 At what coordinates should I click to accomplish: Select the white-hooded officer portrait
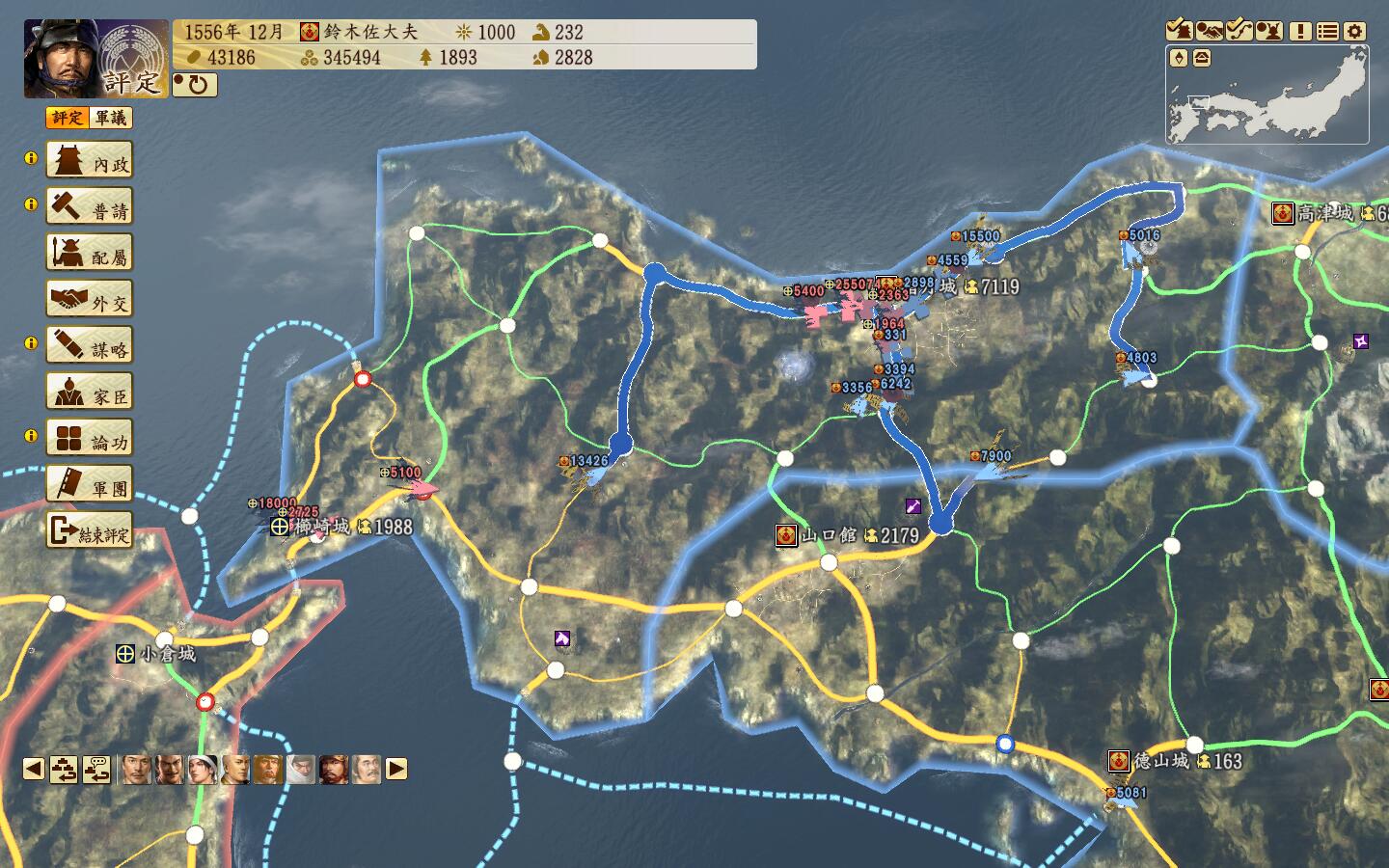coord(301,769)
